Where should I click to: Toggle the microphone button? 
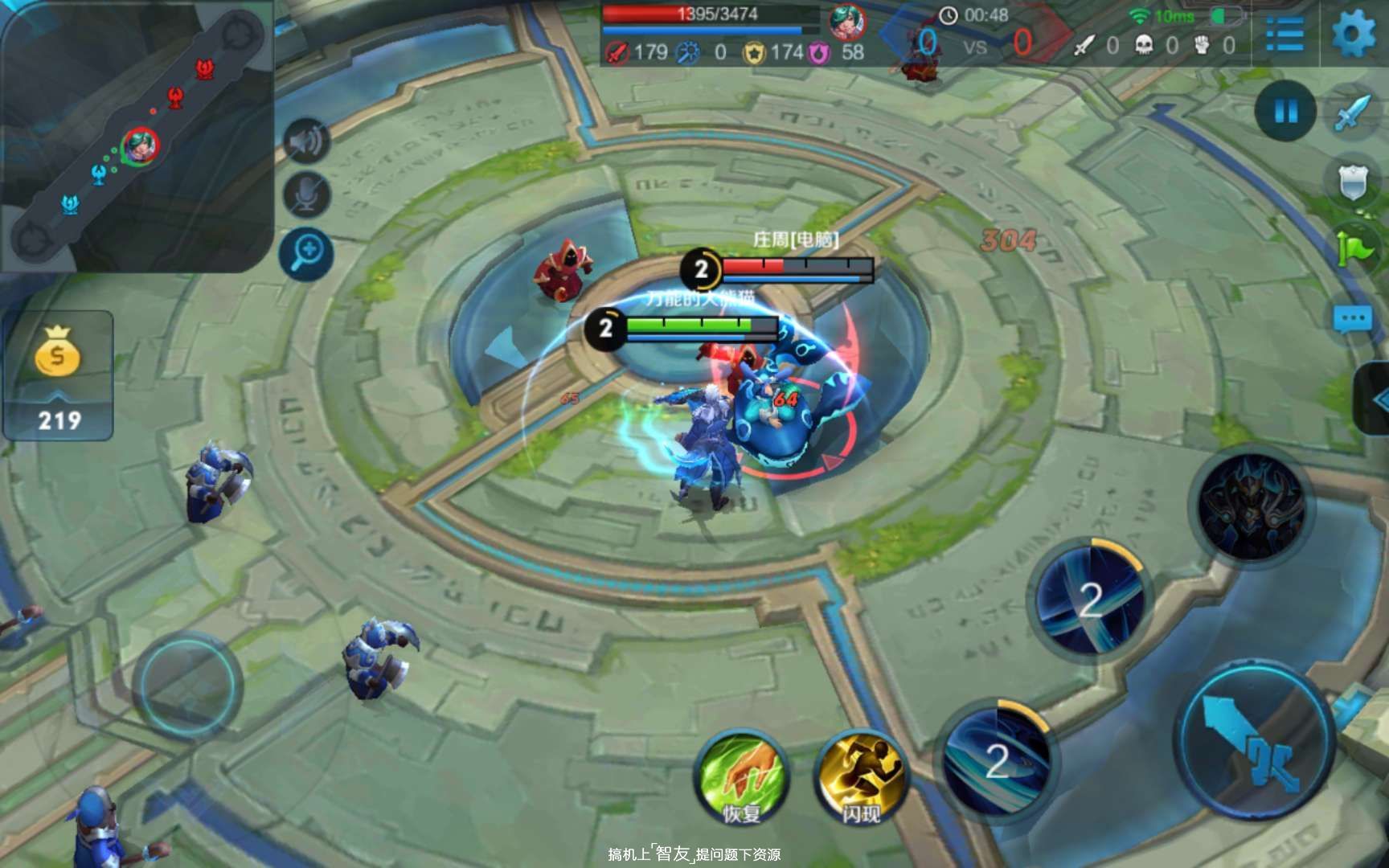click(x=306, y=195)
